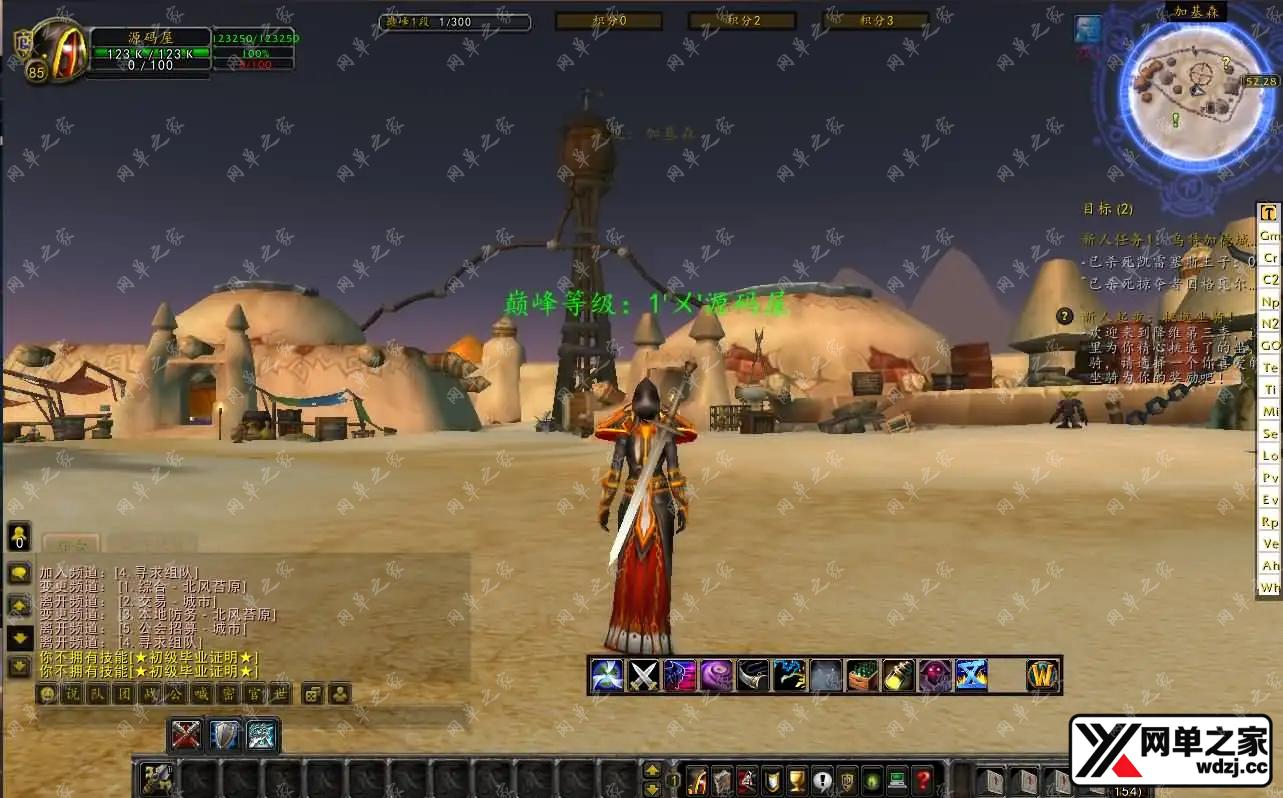This screenshot has width=1283, height=798.
Task: Select the 队 (party) chat channel button
Action: point(98,694)
